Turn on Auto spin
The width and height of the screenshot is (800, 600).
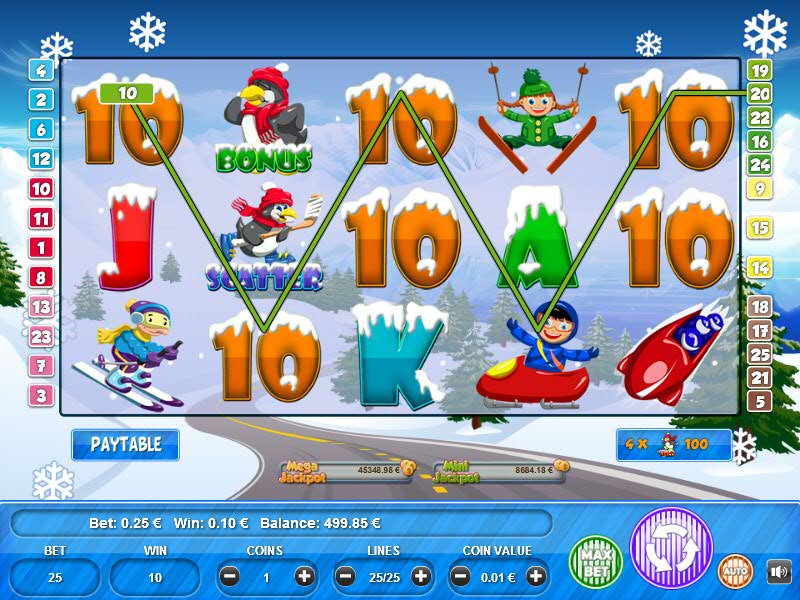pos(736,571)
